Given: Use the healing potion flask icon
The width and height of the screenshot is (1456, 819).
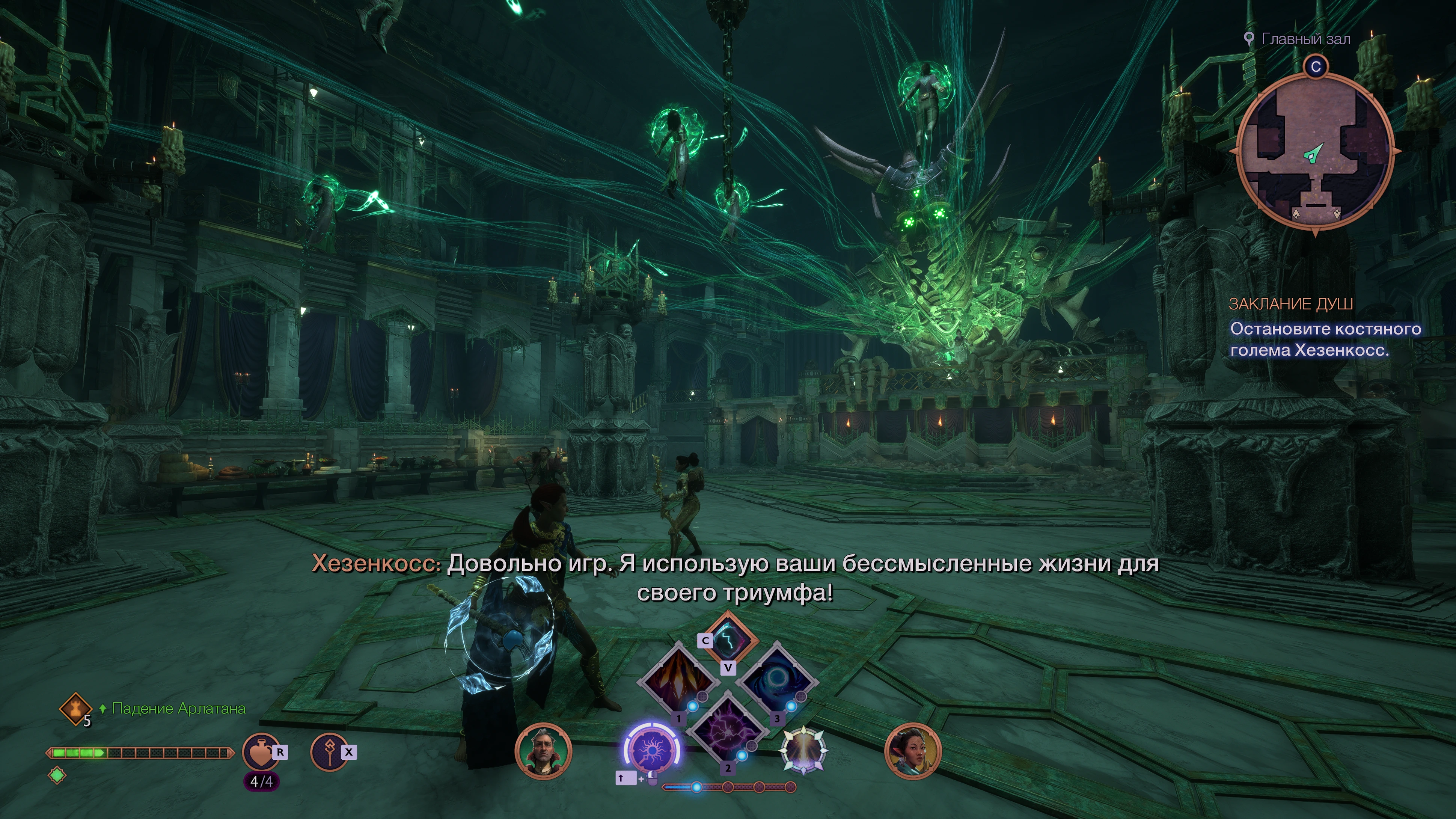Looking at the screenshot, I should (x=261, y=751).
